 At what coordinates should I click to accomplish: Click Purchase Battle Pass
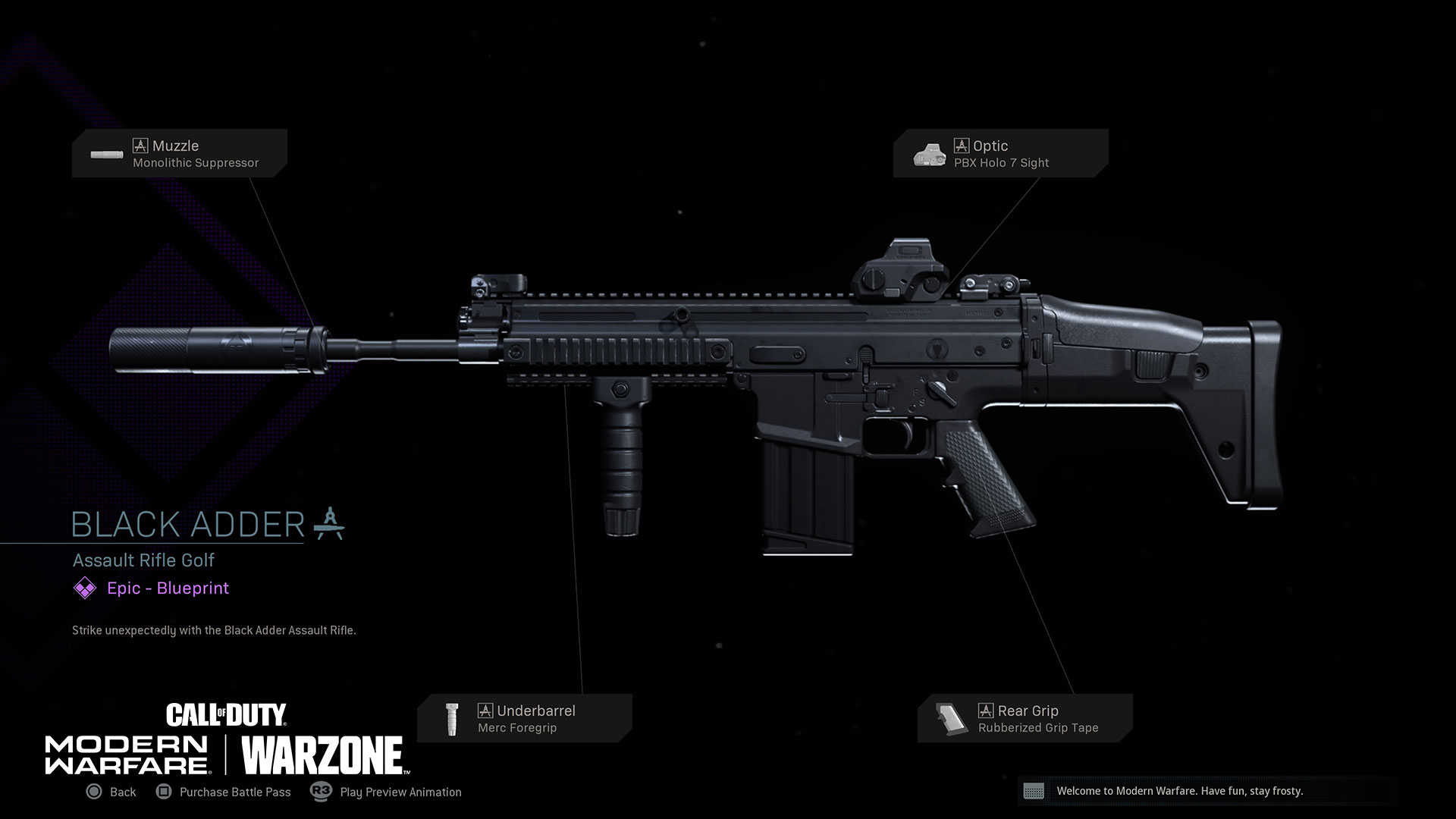point(224,792)
